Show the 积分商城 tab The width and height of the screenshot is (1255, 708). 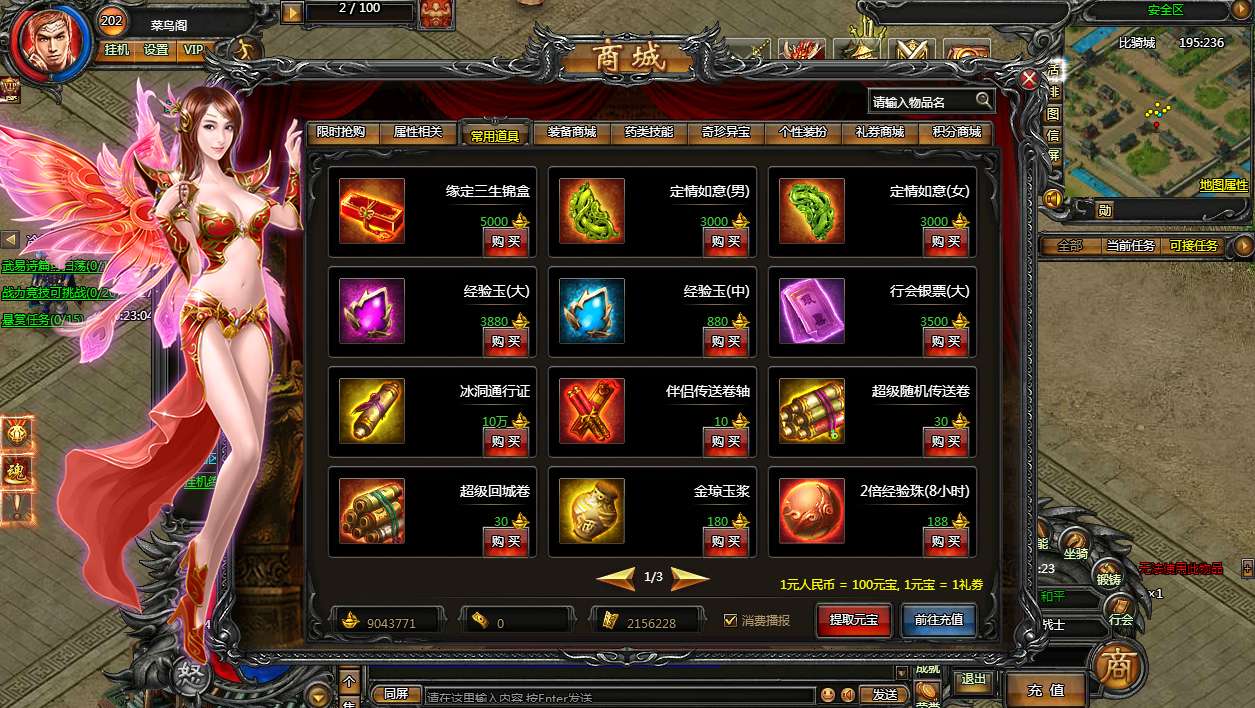[957, 132]
